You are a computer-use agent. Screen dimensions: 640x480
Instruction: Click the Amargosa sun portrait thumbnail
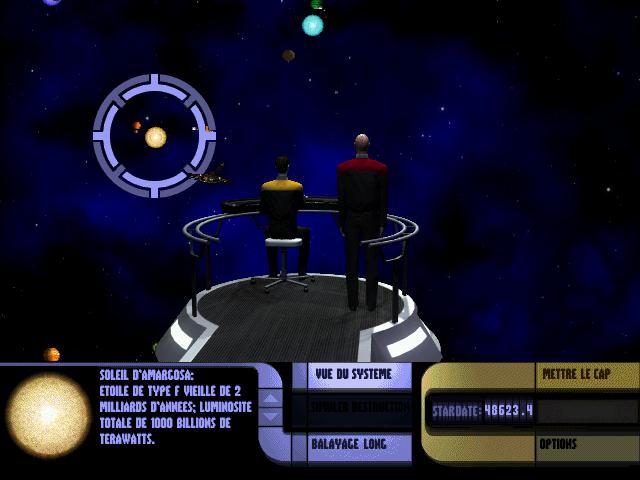click(49, 411)
